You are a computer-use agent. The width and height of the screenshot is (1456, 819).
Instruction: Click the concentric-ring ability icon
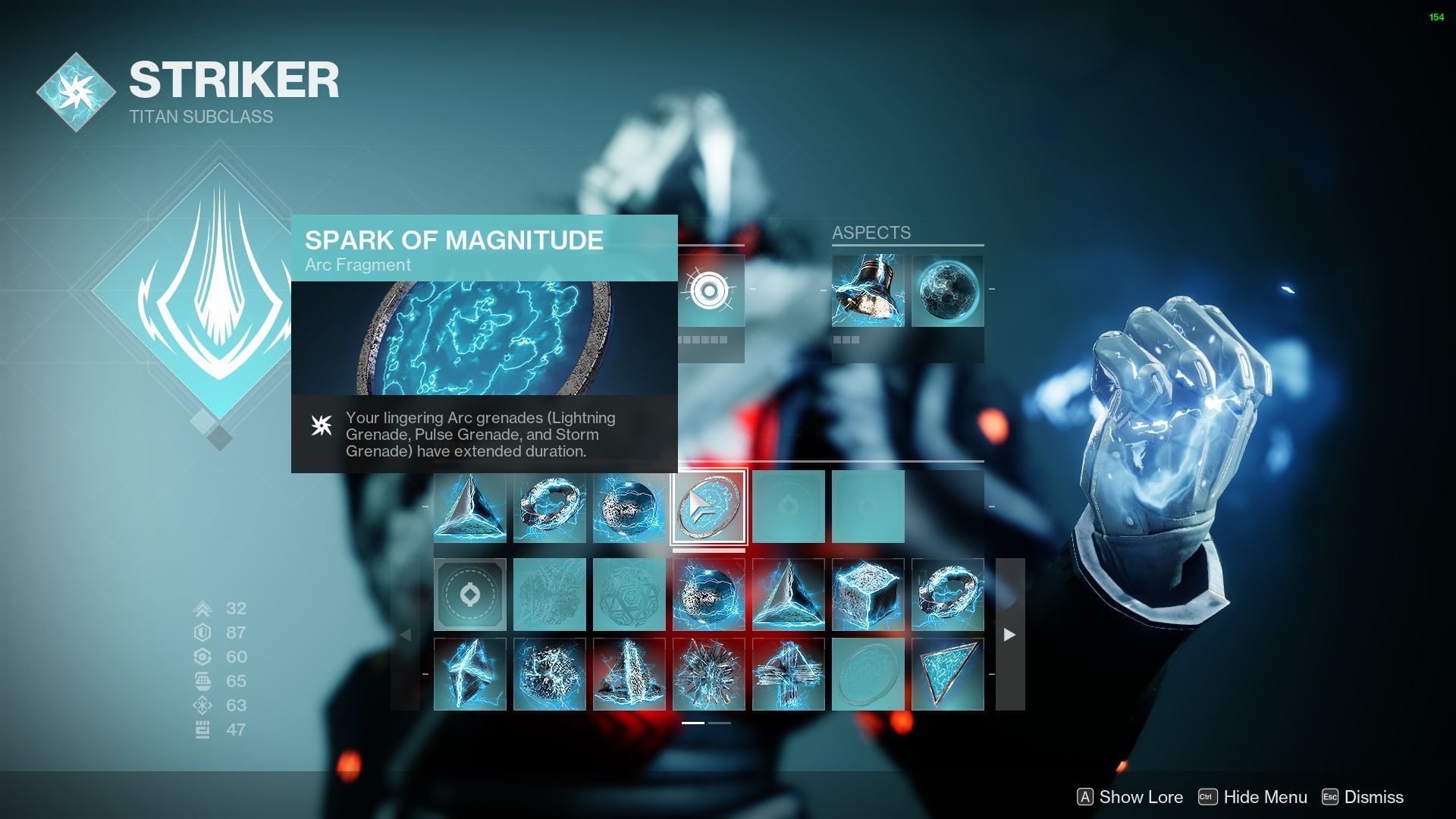(709, 291)
